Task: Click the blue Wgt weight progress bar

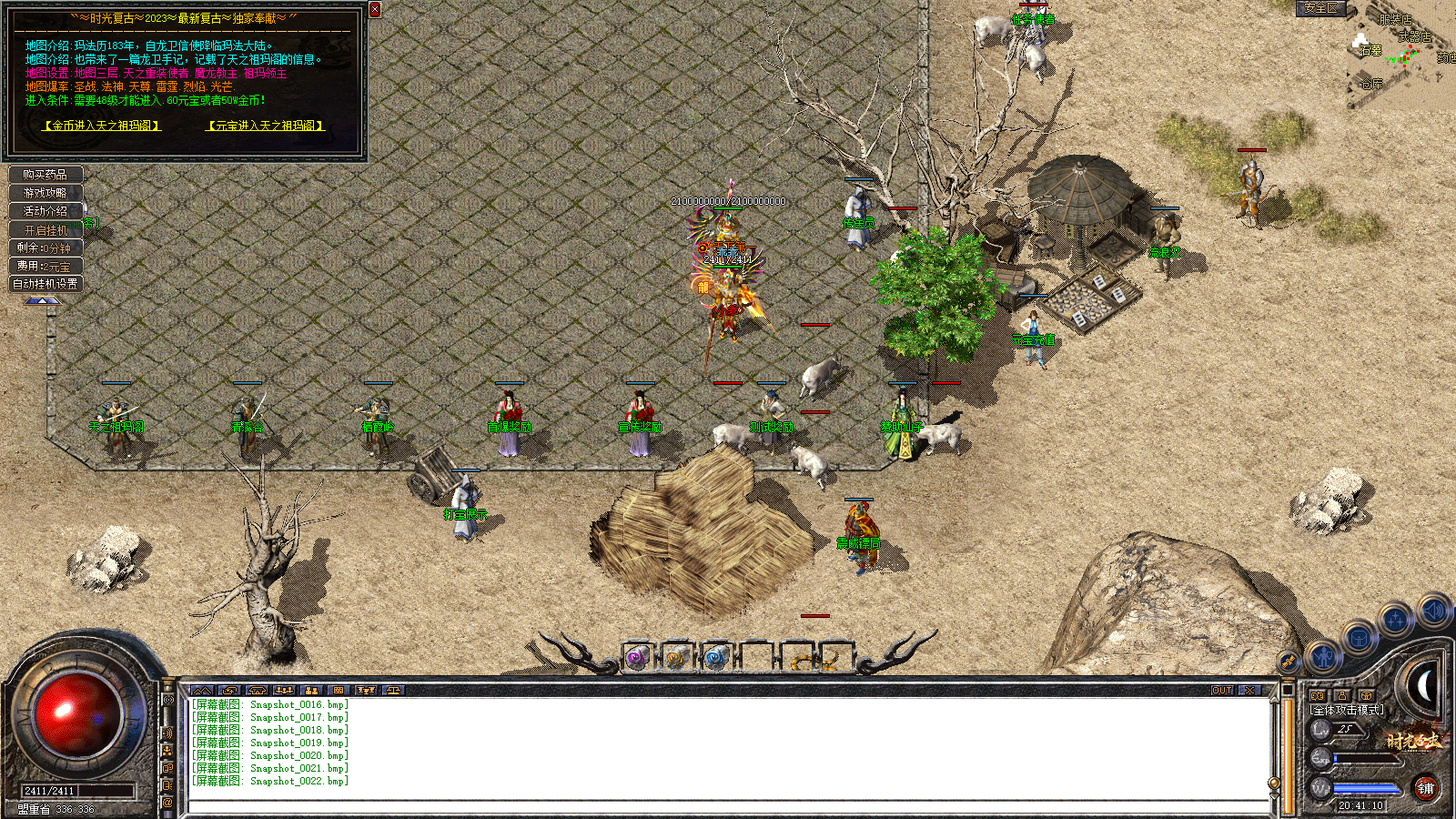Action: 1366,789
